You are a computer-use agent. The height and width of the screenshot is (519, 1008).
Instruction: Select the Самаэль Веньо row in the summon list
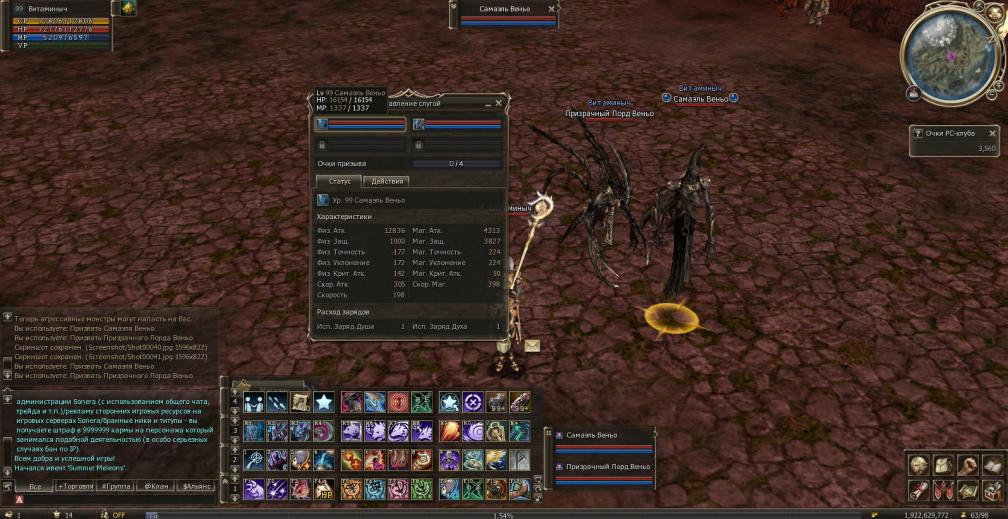(592, 436)
